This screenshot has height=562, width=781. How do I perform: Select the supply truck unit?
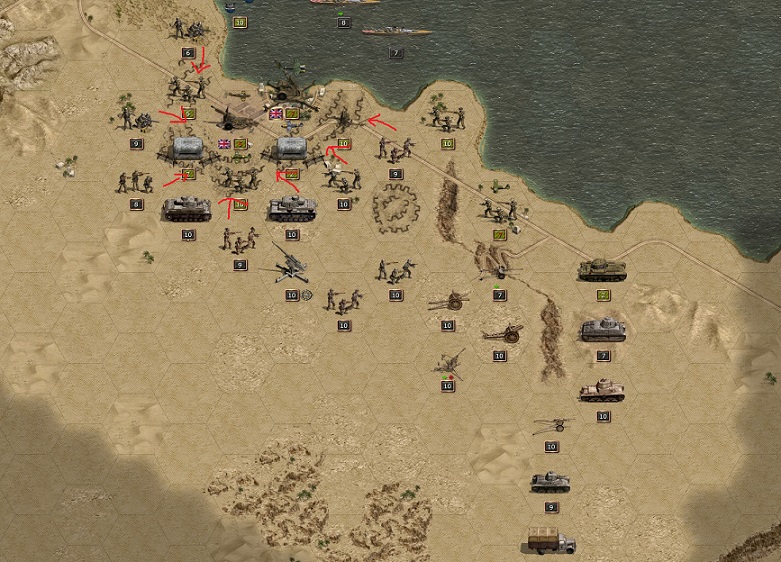point(551,541)
